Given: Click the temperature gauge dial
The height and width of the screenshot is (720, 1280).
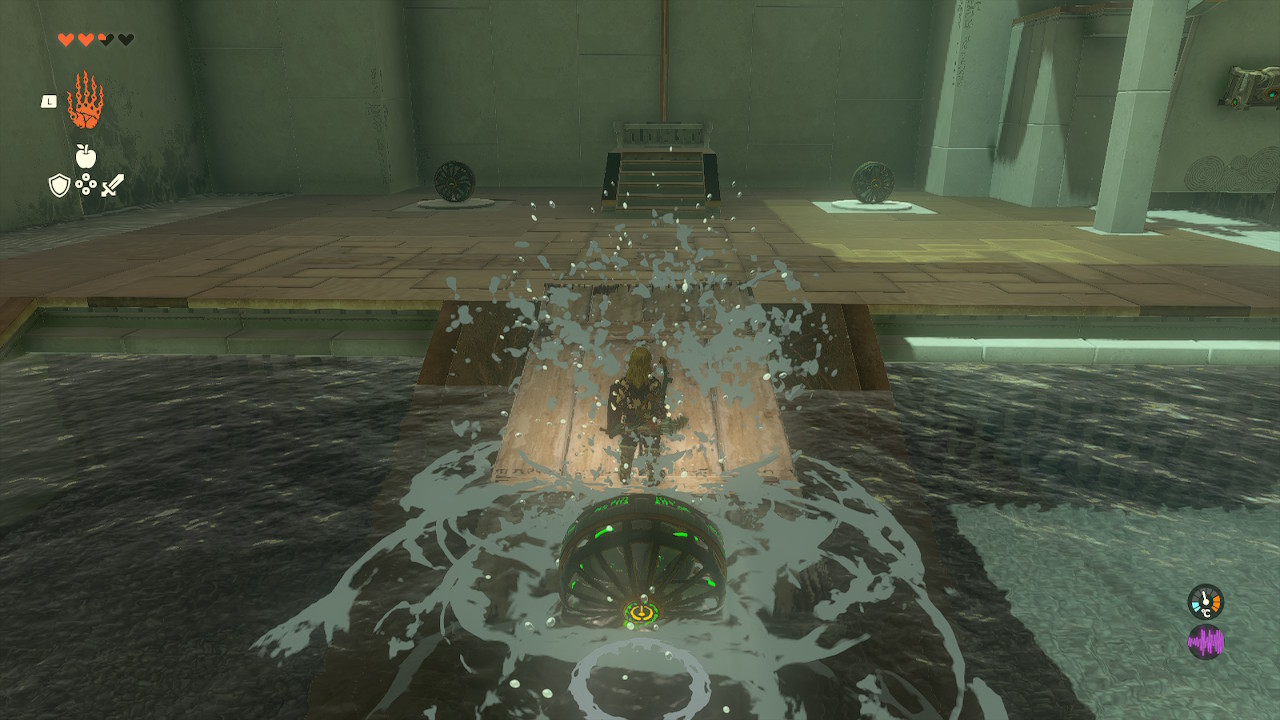Looking at the screenshot, I should point(1206,601).
